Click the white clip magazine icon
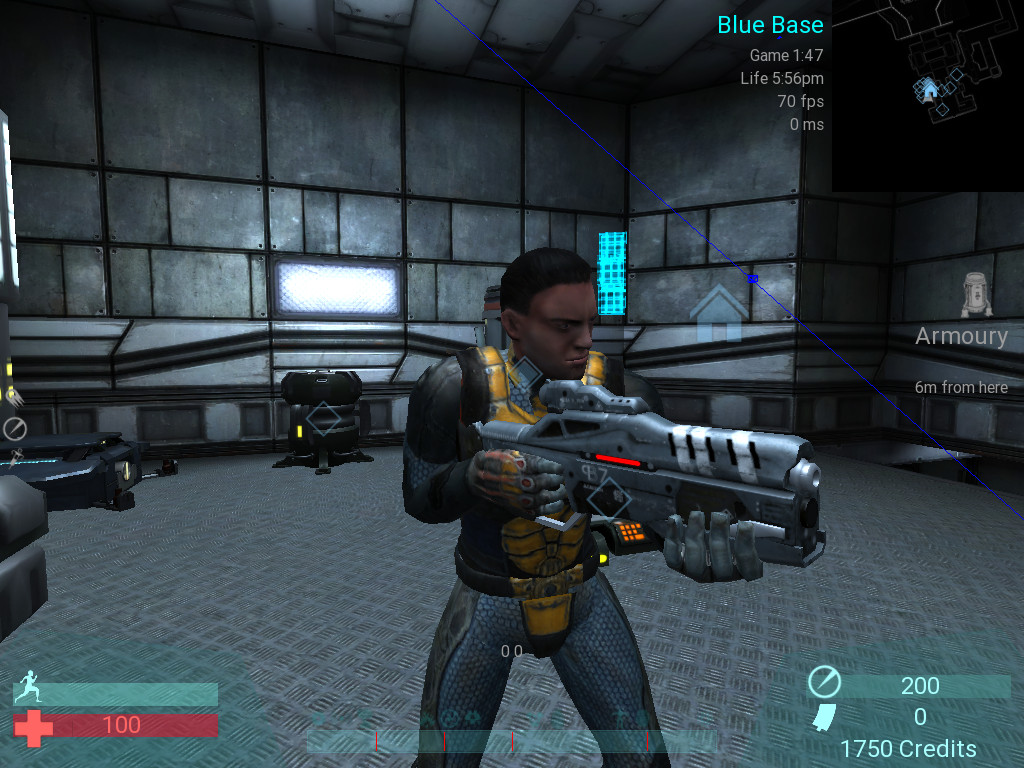The width and height of the screenshot is (1024, 768). 825,717
